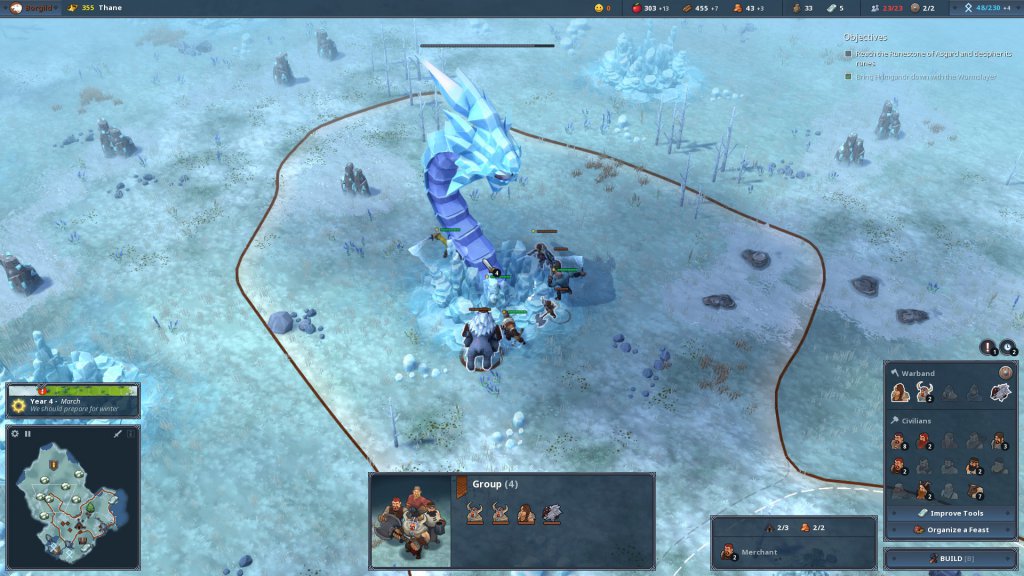
Task: Open the clock notification icon
Action: coord(1006,348)
